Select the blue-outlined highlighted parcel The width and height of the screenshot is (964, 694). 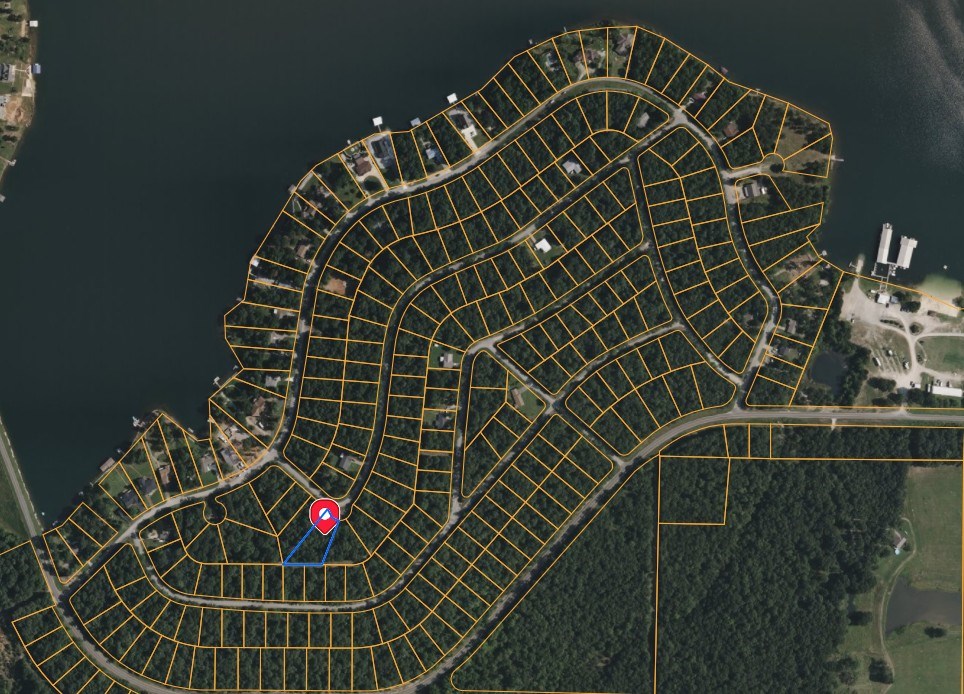pos(312,551)
